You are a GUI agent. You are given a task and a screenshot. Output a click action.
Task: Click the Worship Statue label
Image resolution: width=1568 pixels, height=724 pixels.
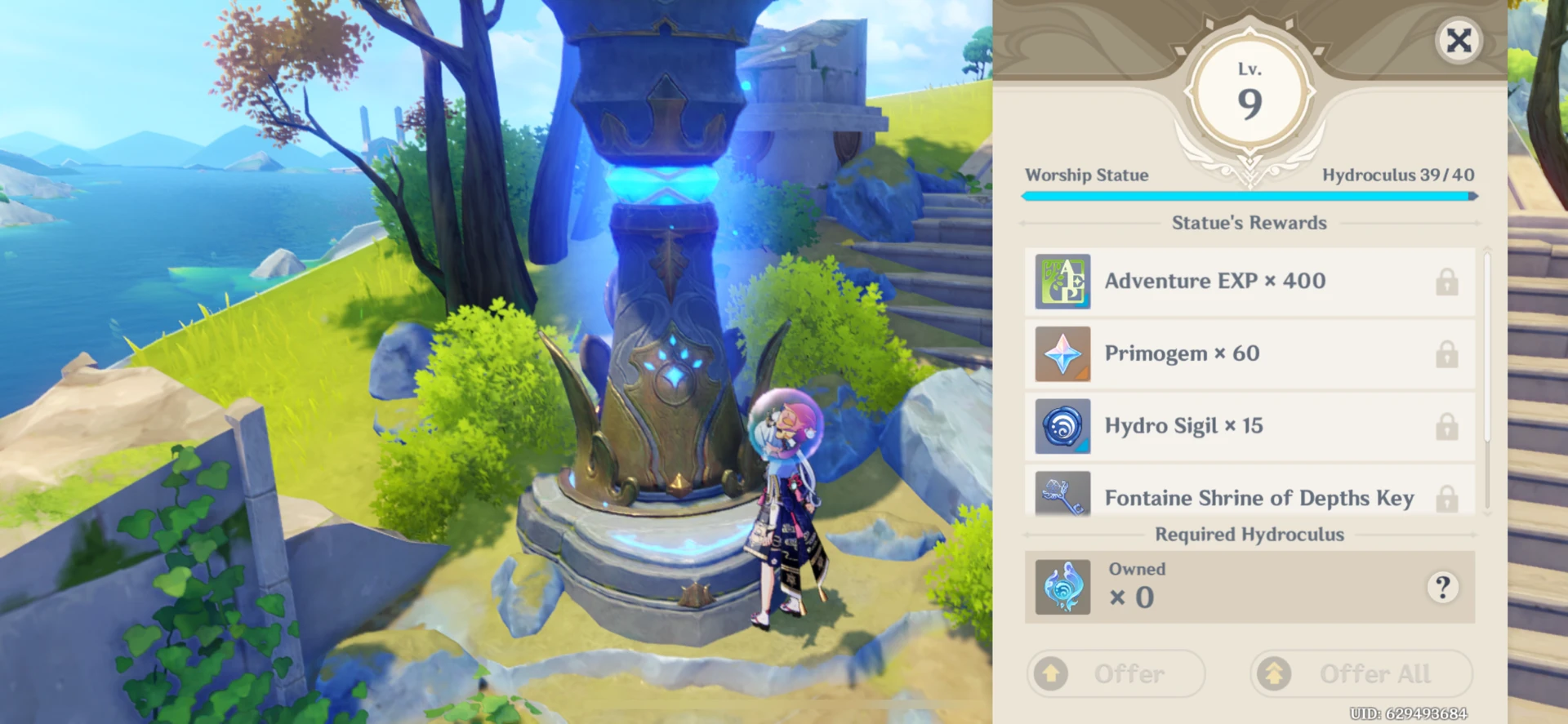coord(1087,175)
